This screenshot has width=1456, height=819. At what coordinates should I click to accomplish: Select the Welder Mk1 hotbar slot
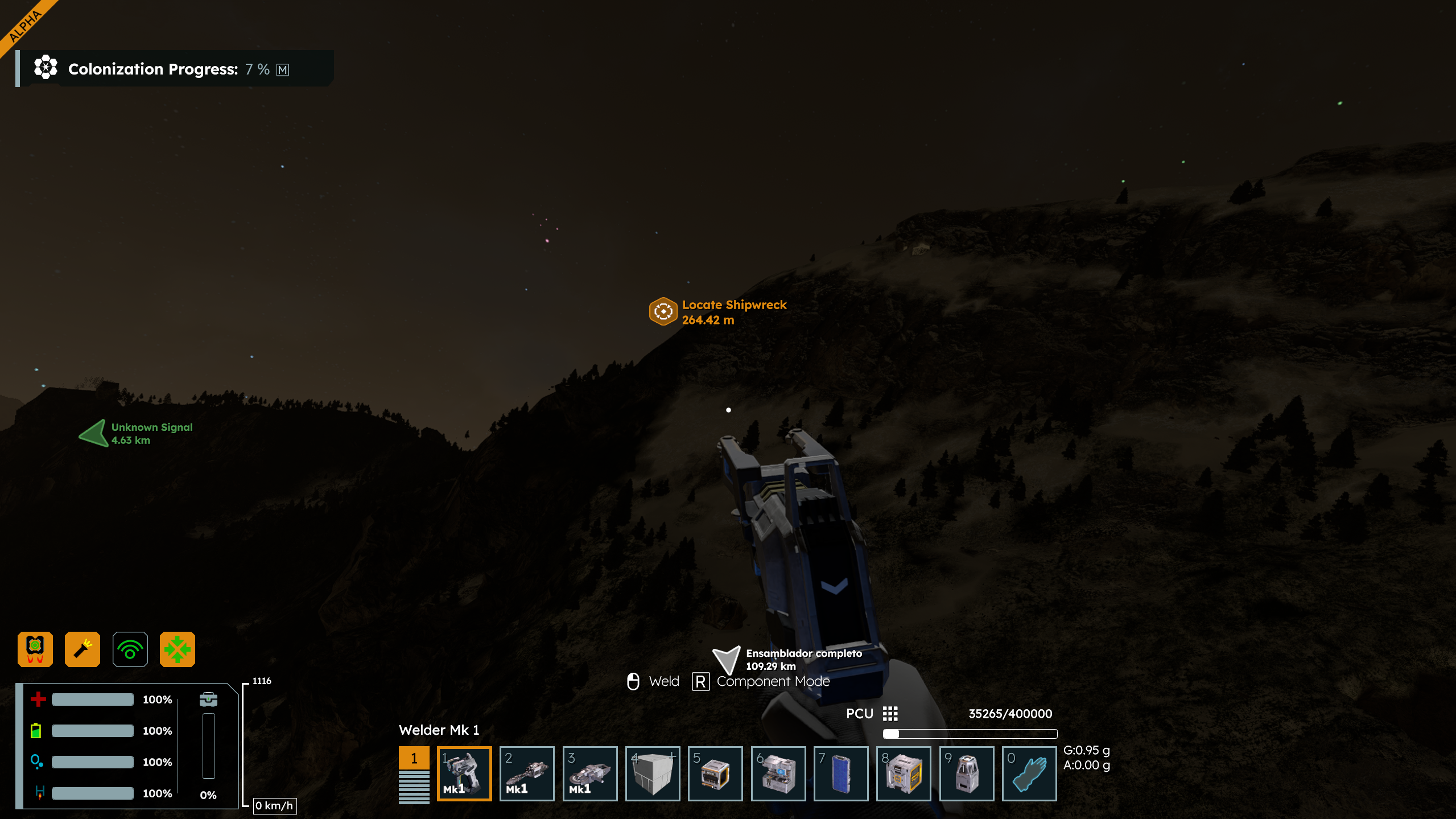click(464, 773)
